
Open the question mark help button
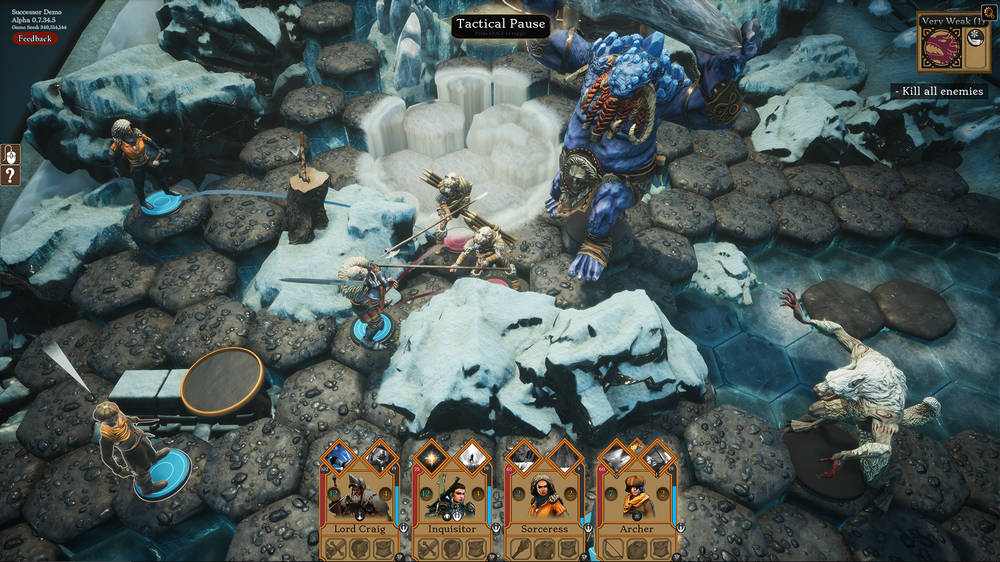tap(12, 176)
